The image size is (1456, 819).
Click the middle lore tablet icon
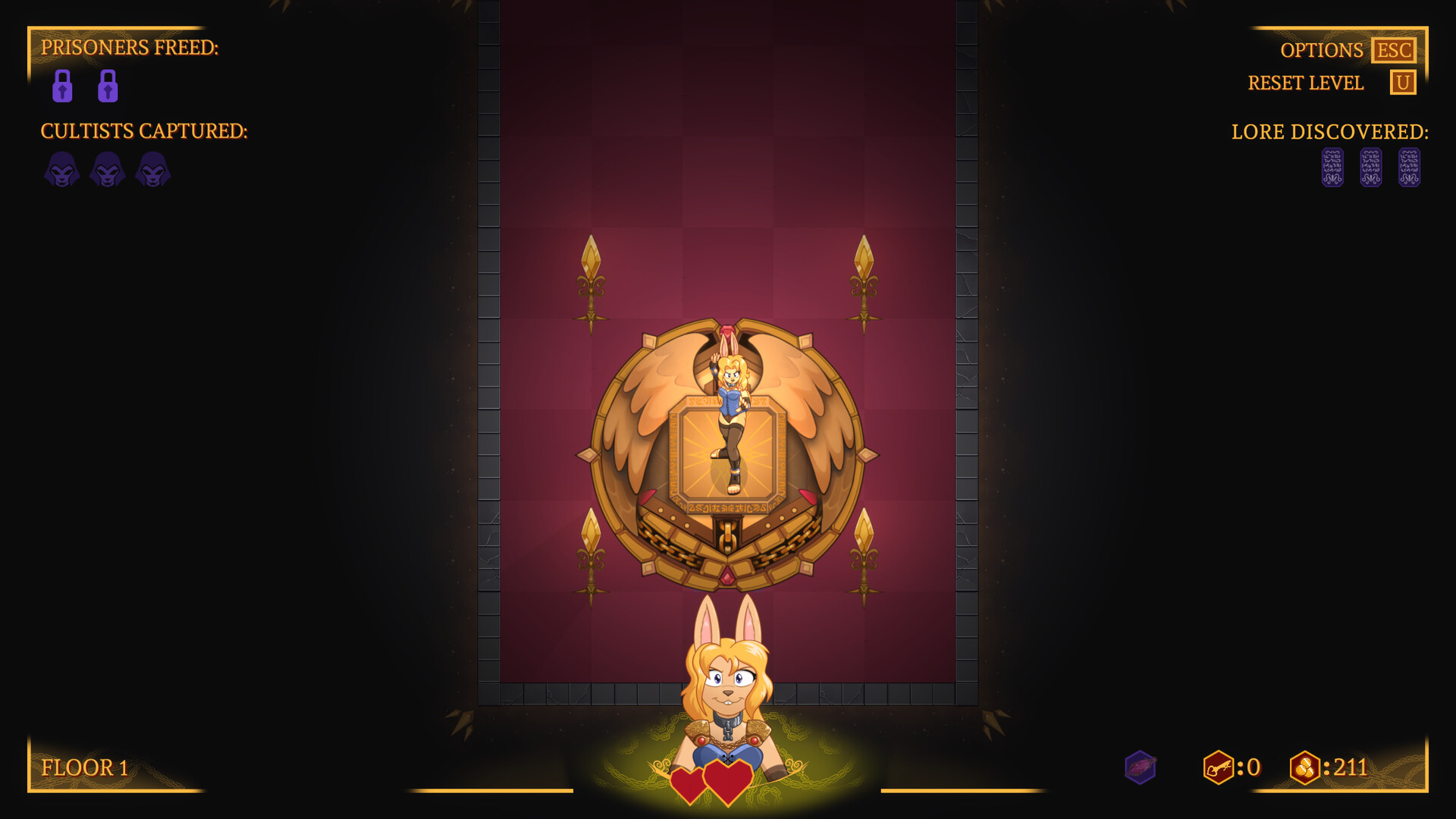coord(1370,168)
